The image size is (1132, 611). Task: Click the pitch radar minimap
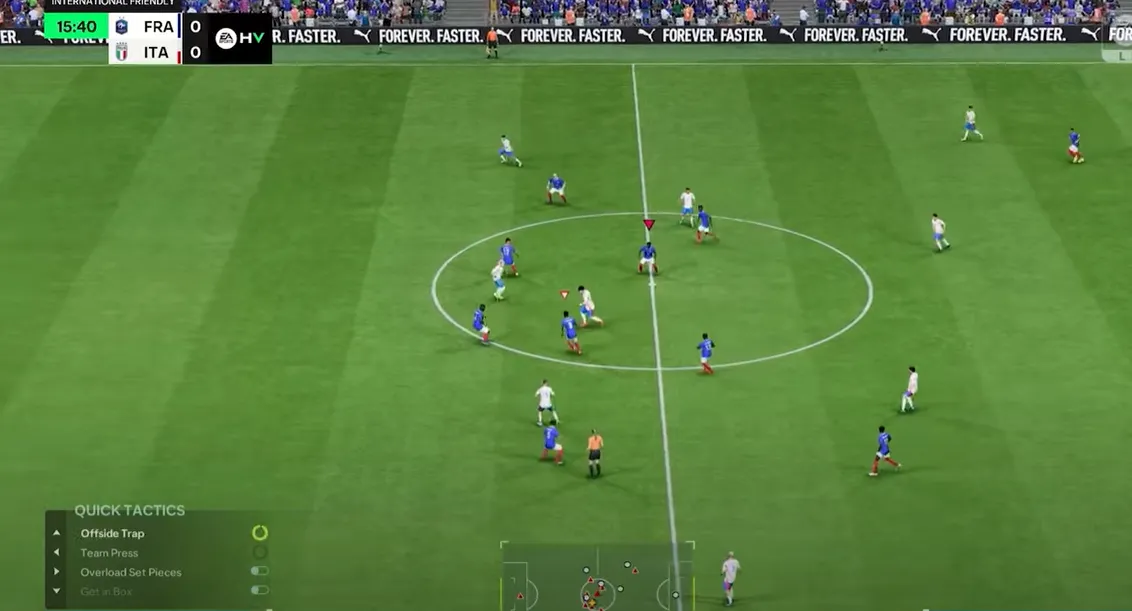[597, 578]
